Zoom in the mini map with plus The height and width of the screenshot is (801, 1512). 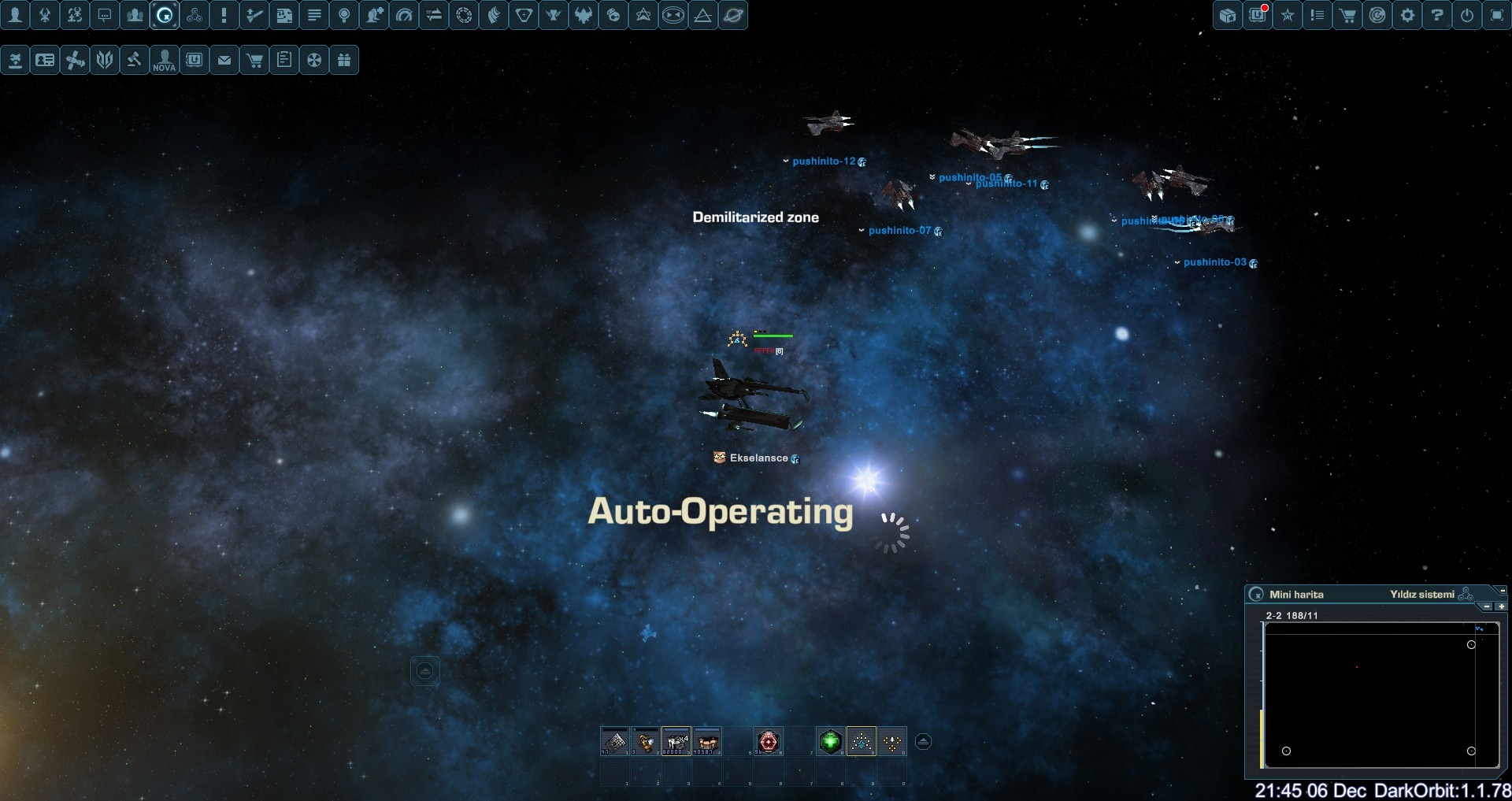tap(1501, 606)
